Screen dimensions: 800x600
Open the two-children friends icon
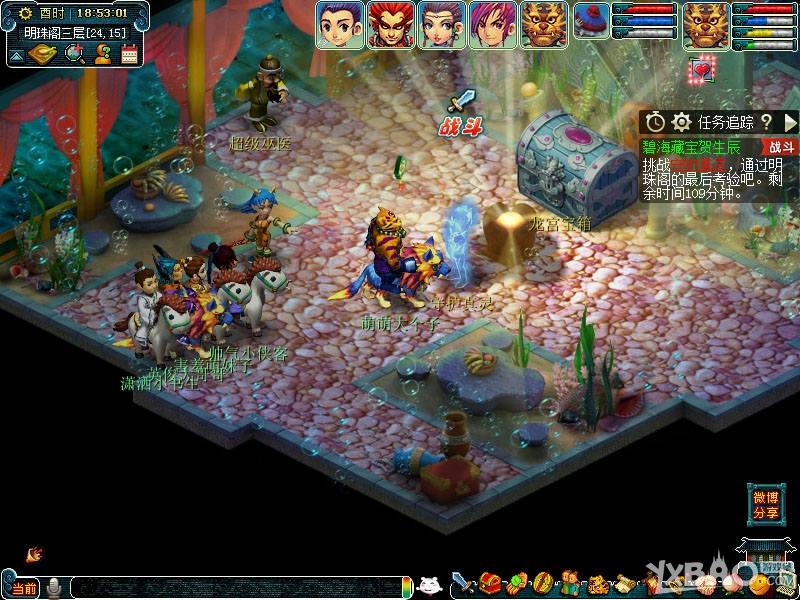click(570, 583)
